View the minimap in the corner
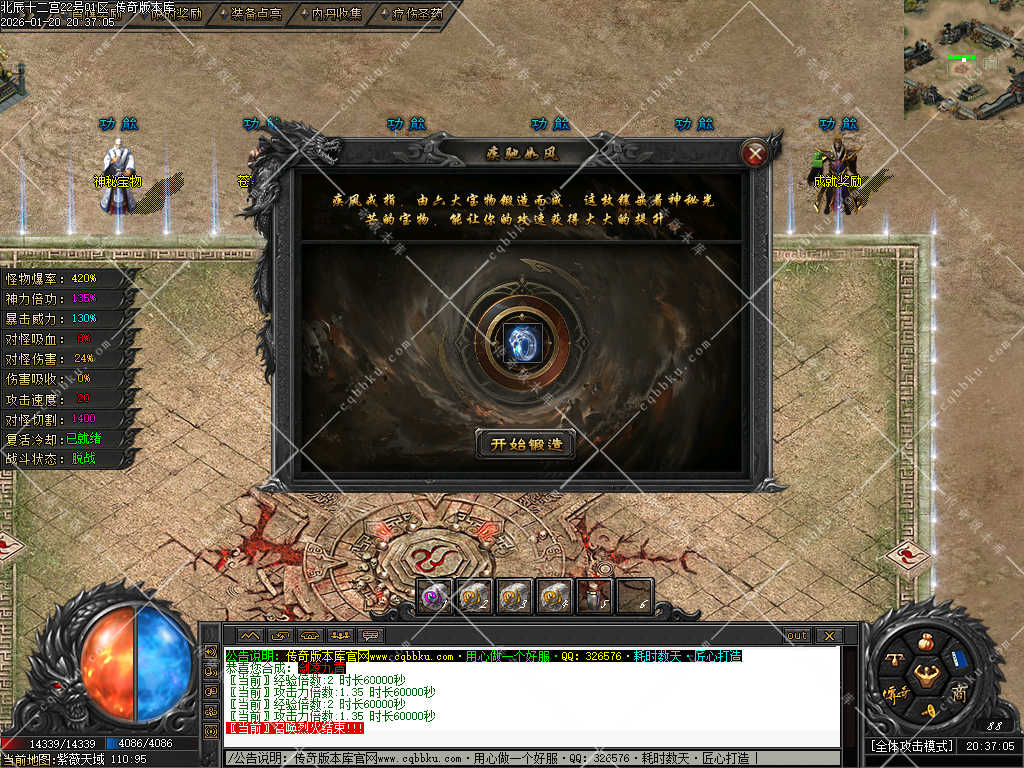Image resolution: width=1024 pixels, height=768 pixels. (x=964, y=60)
